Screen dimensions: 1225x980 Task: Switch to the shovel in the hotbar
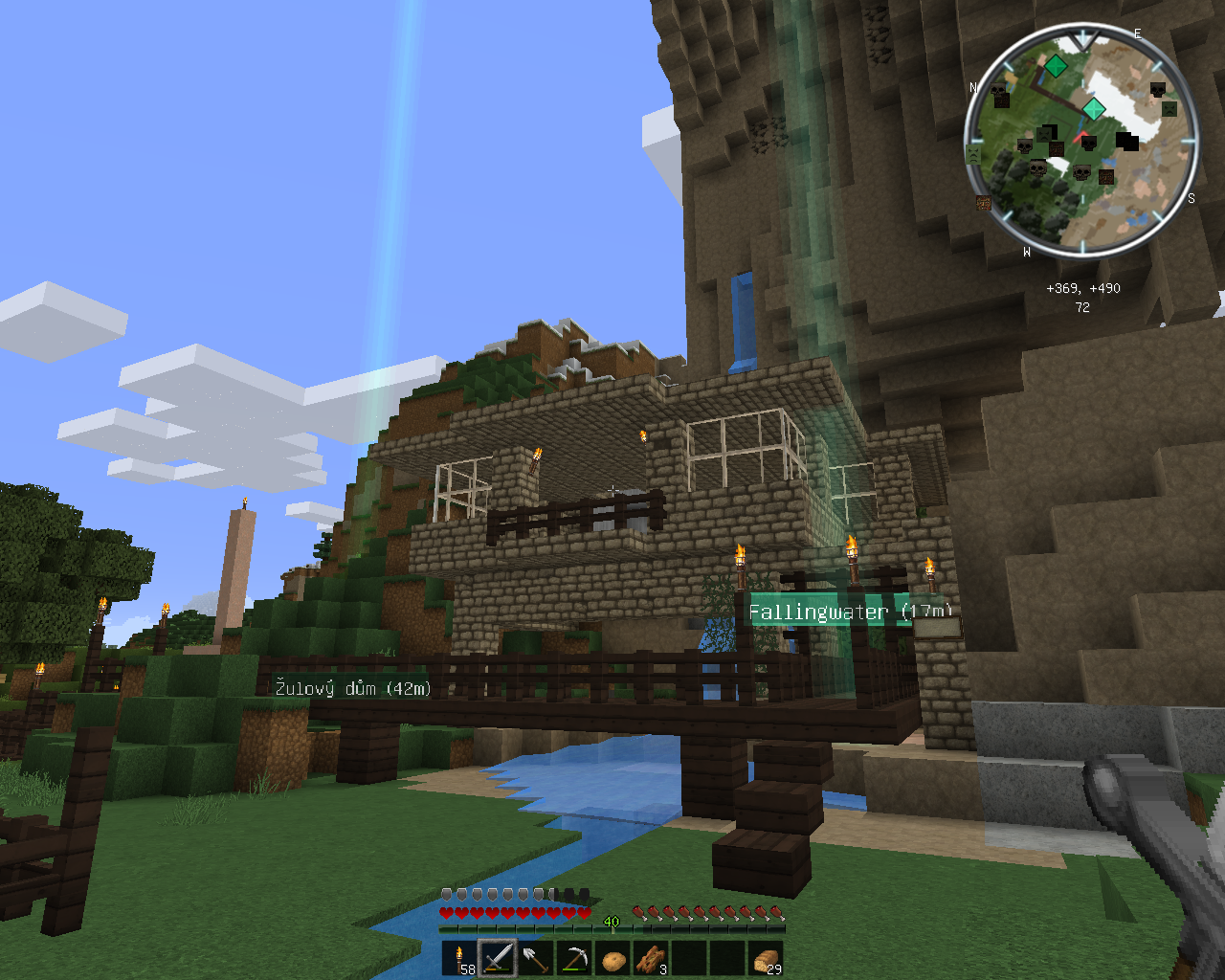pyautogui.click(x=536, y=958)
